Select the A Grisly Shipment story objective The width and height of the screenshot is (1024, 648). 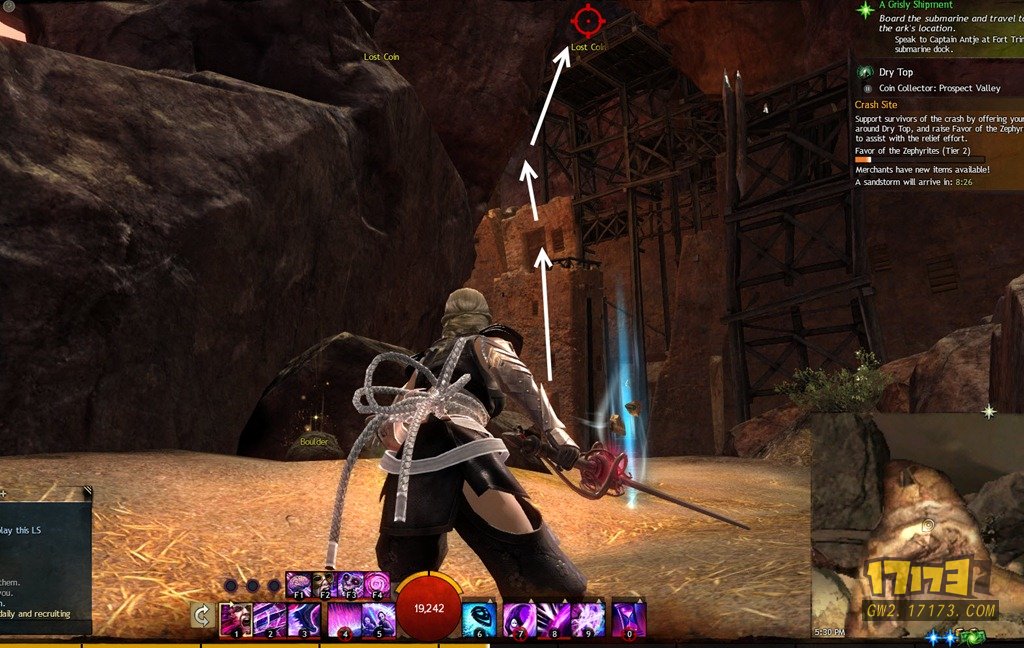(x=916, y=6)
